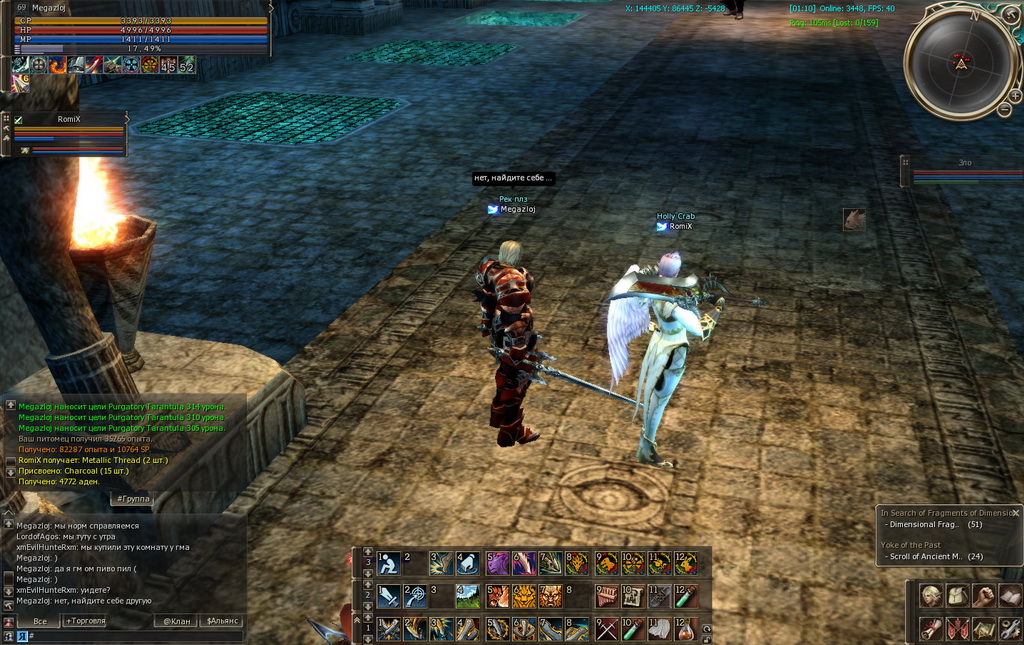
Task: Switch chat to the Все tab
Action: pos(40,621)
